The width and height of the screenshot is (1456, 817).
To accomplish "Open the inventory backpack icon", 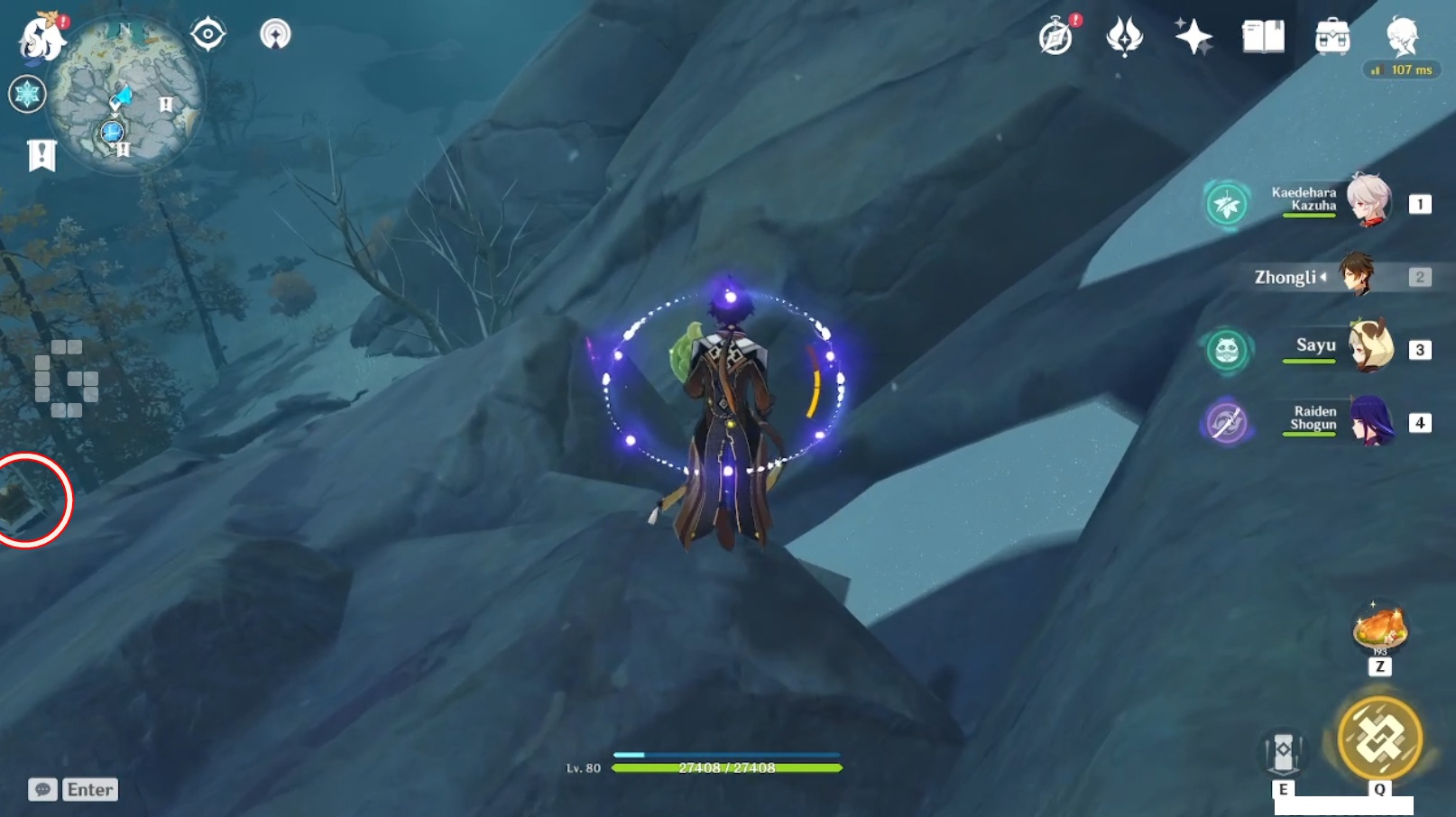I will (x=1332, y=37).
